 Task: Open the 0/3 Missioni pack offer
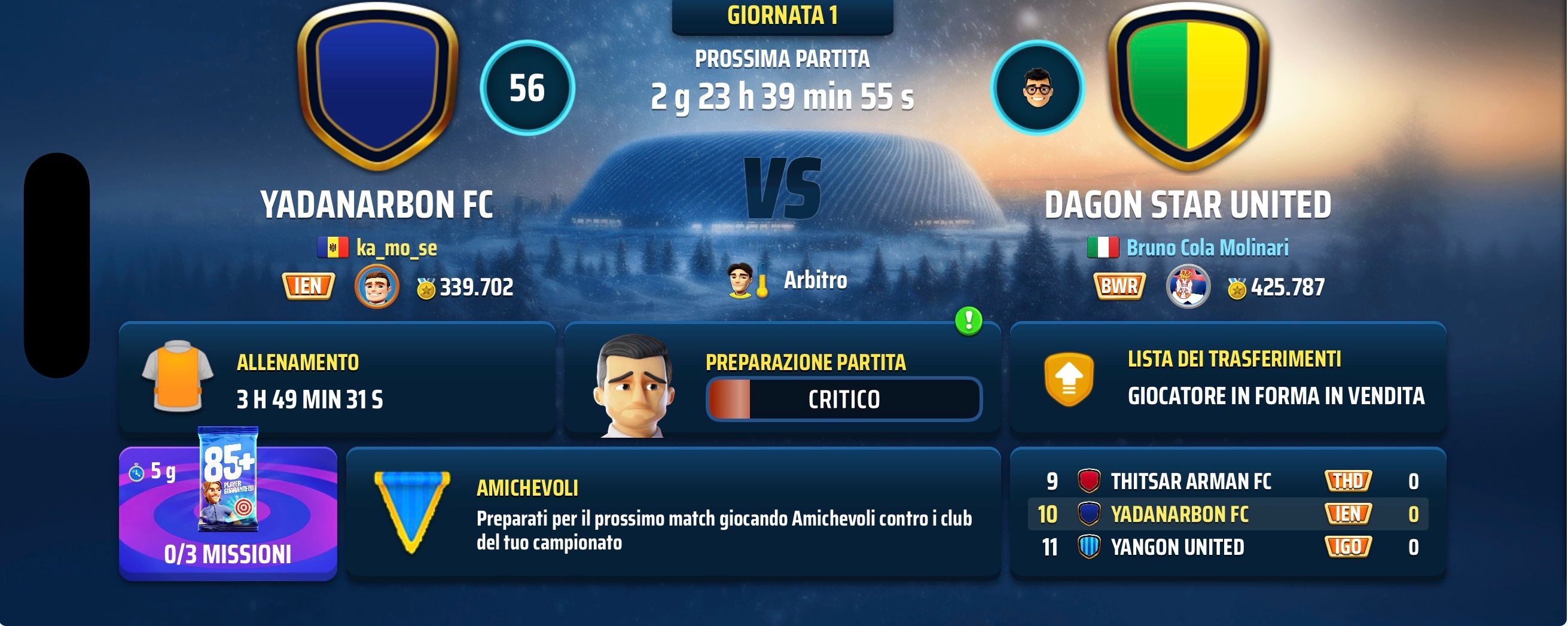[228, 513]
